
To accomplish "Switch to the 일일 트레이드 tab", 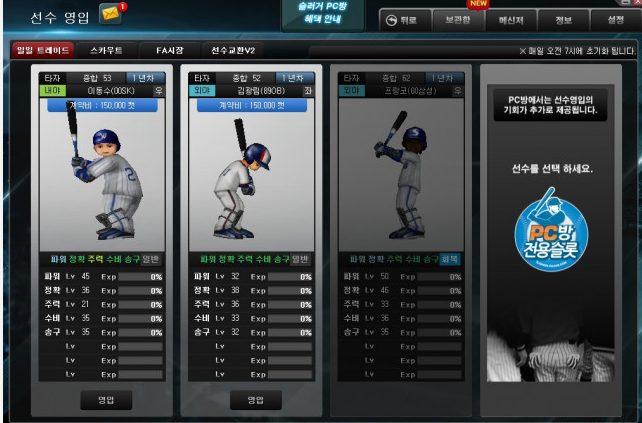I will click(x=41, y=50).
